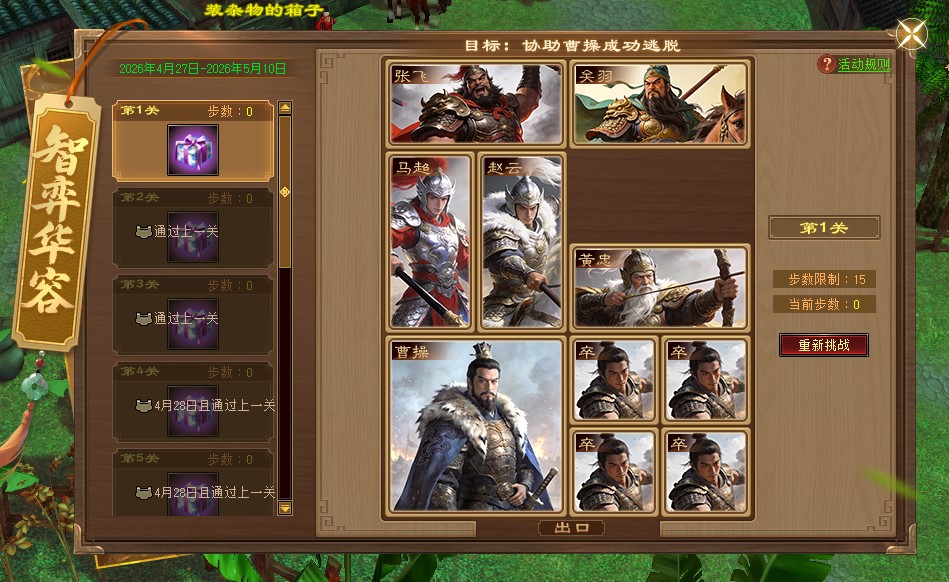
Task: Click the level list scroll-down arrow
Action: (285, 508)
